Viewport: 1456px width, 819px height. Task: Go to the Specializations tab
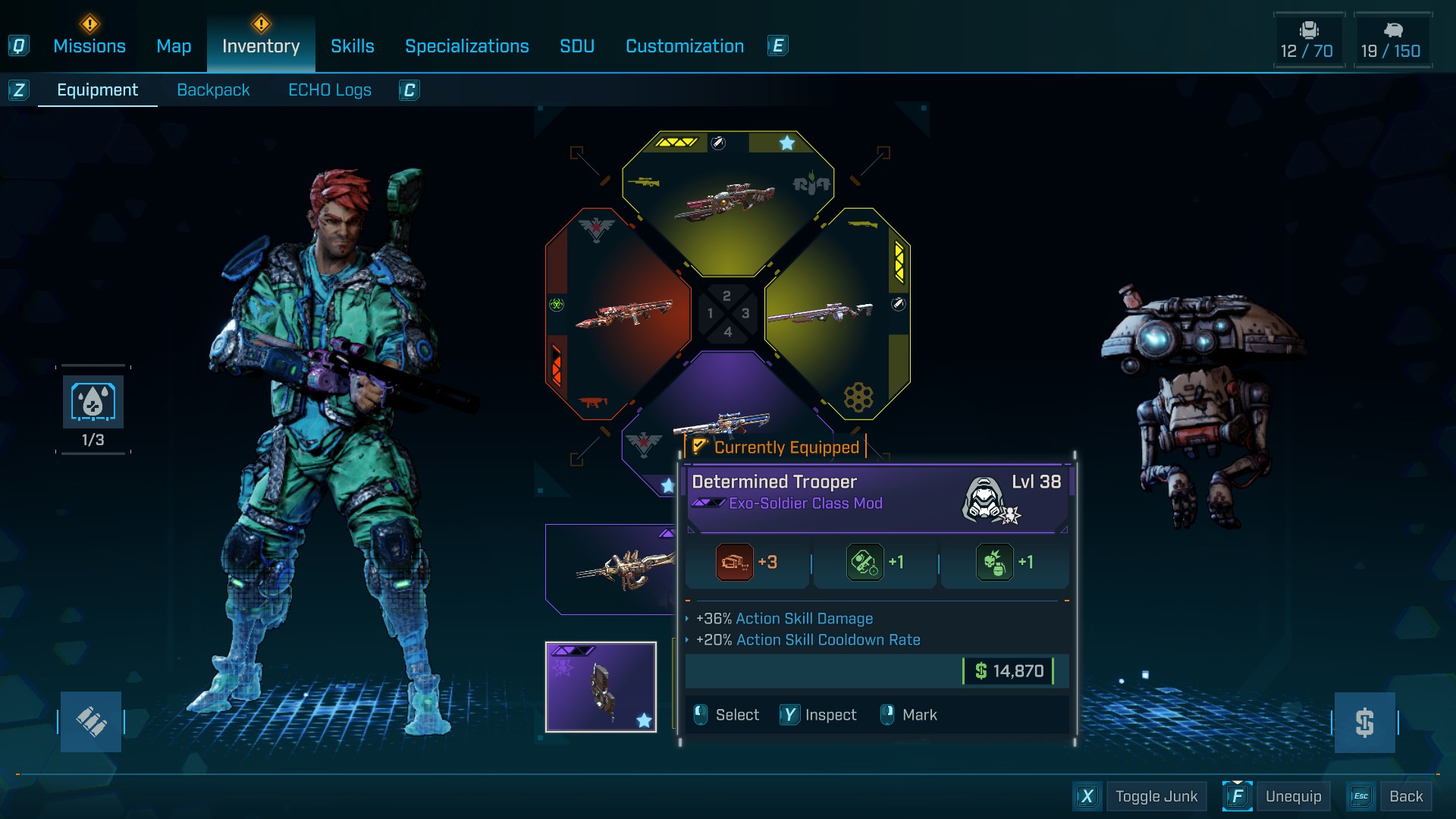point(467,46)
